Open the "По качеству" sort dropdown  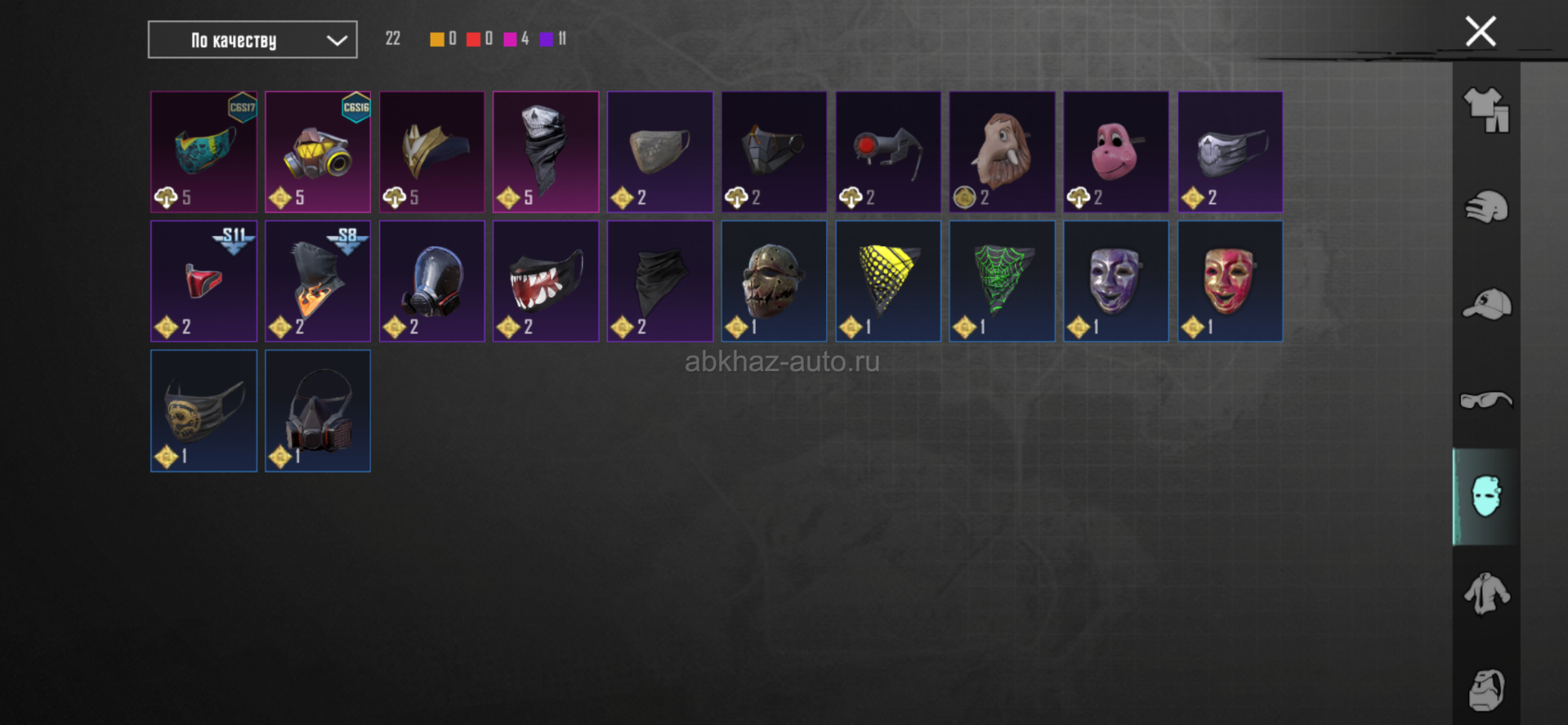(x=252, y=40)
